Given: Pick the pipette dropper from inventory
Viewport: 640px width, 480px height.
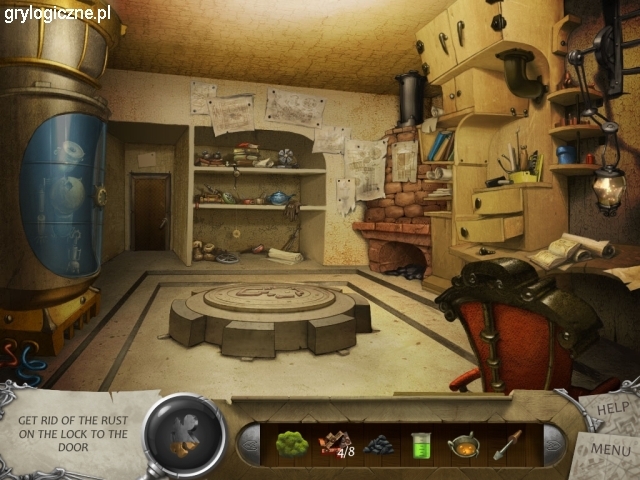Looking at the screenshot, I should 507,445.
